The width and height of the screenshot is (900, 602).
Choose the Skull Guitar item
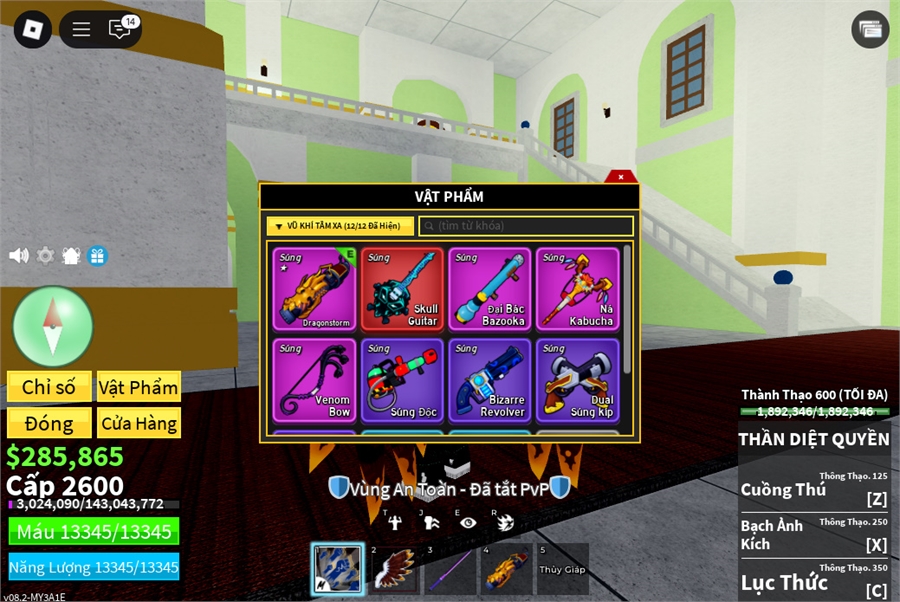[402, 289]
